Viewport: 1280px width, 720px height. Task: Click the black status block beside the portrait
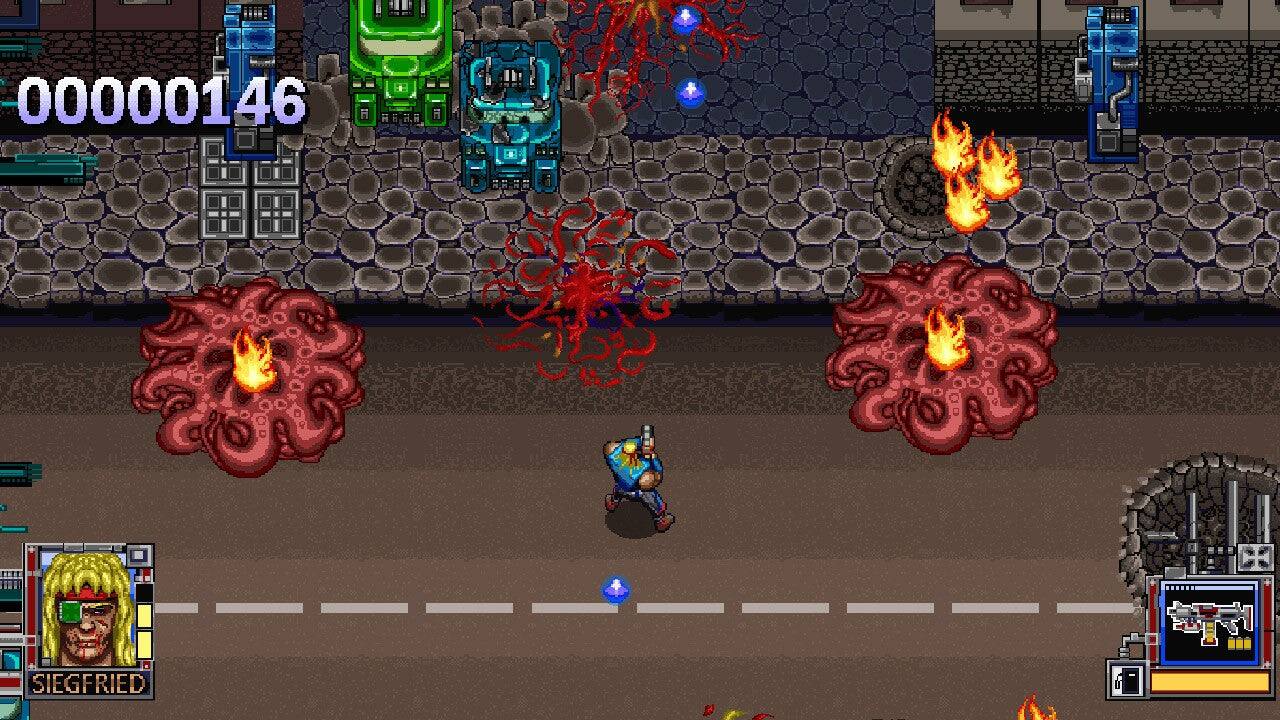coord(142,593)
